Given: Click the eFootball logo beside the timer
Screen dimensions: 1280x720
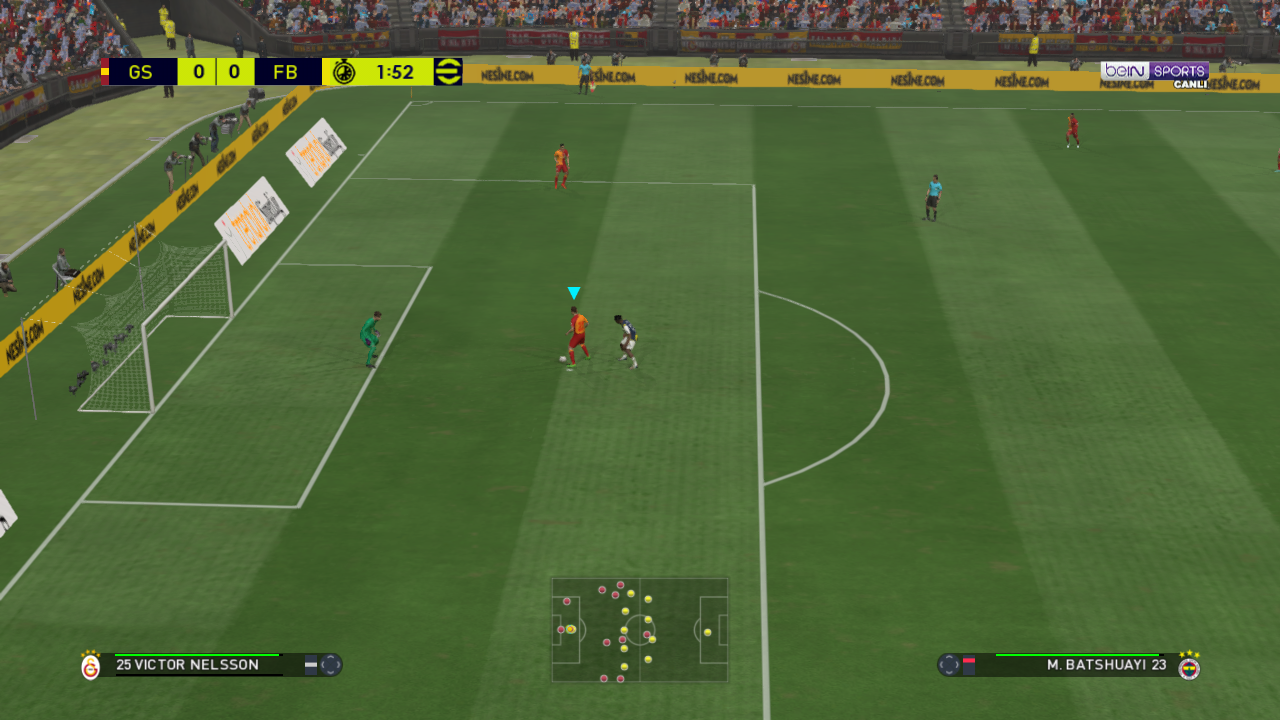Looking at the screenshot, I should 449,72.
